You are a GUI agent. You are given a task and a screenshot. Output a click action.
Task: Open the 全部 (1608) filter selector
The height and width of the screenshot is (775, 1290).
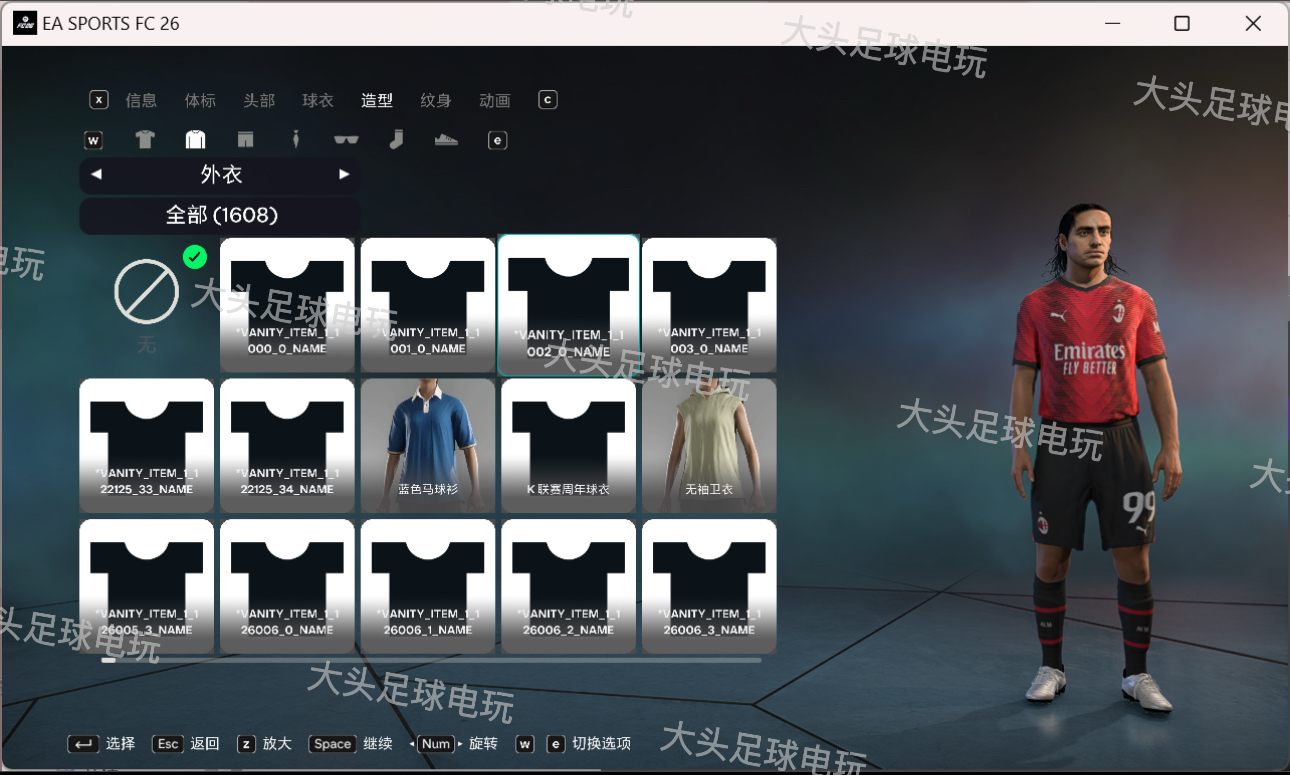coord(219,216)
